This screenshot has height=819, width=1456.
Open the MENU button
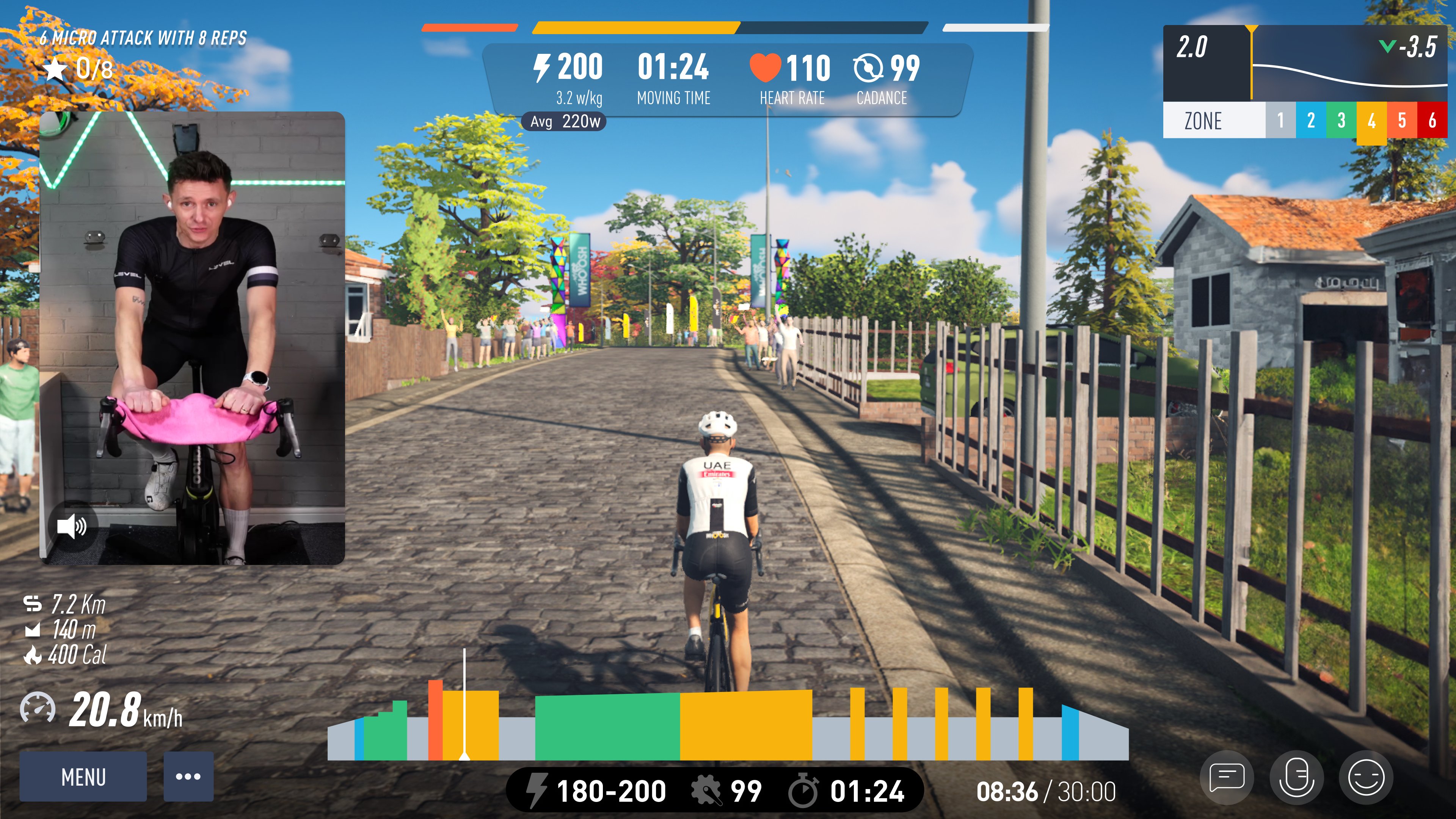click(x=83, y=777)
